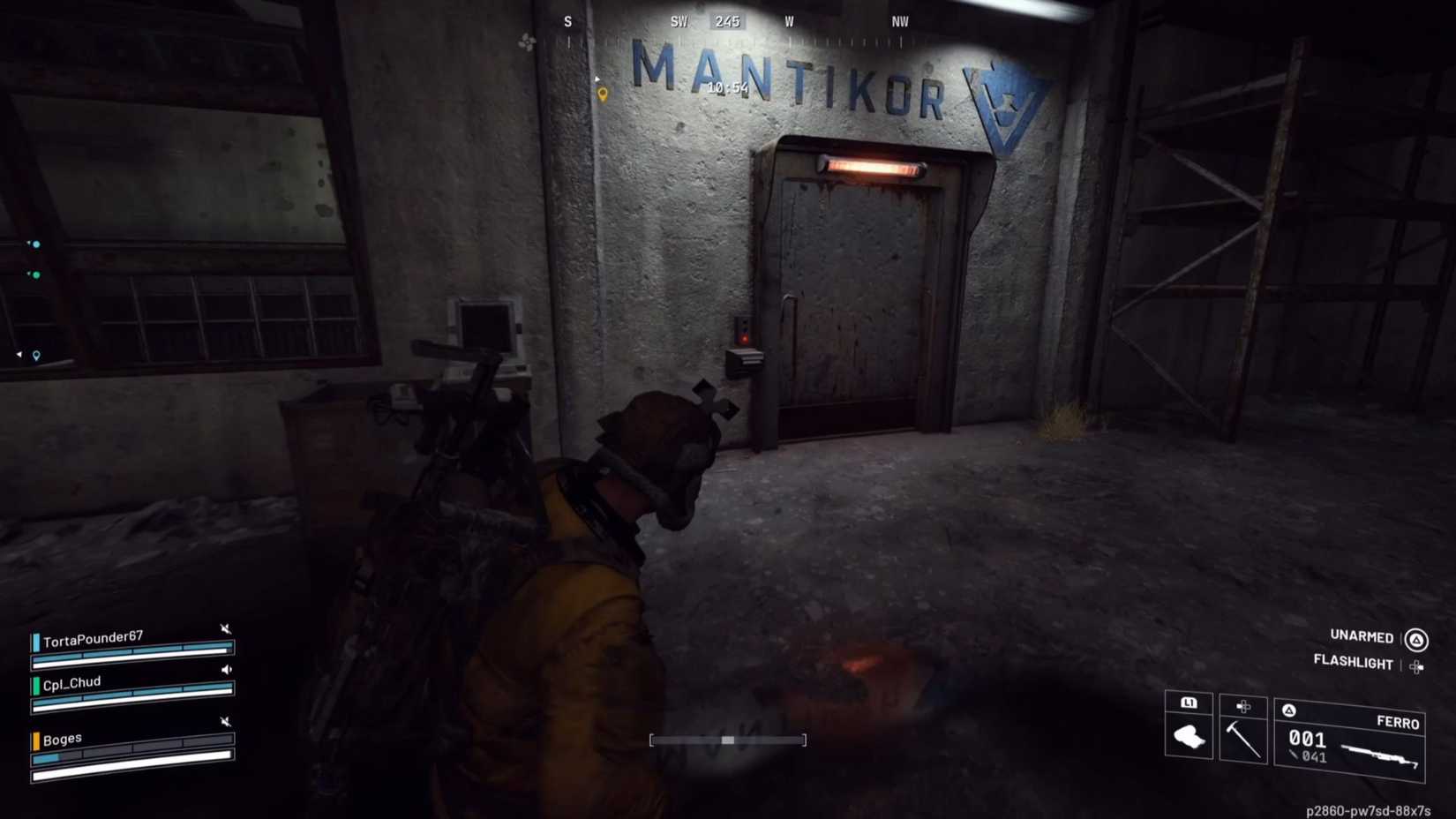Click the teammate location pin on the left edge
1456x819 pixels.
[35, 357]
